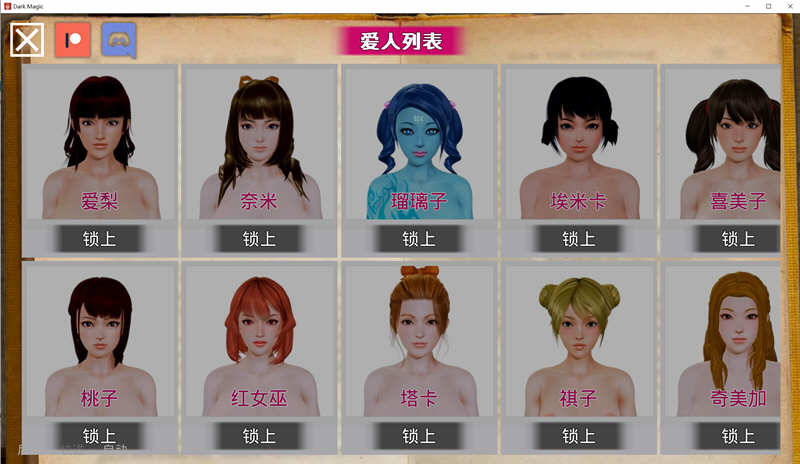Select the 红女巫 character card
The height and width of the screenshot is (464, 800).
click(259, 342)
